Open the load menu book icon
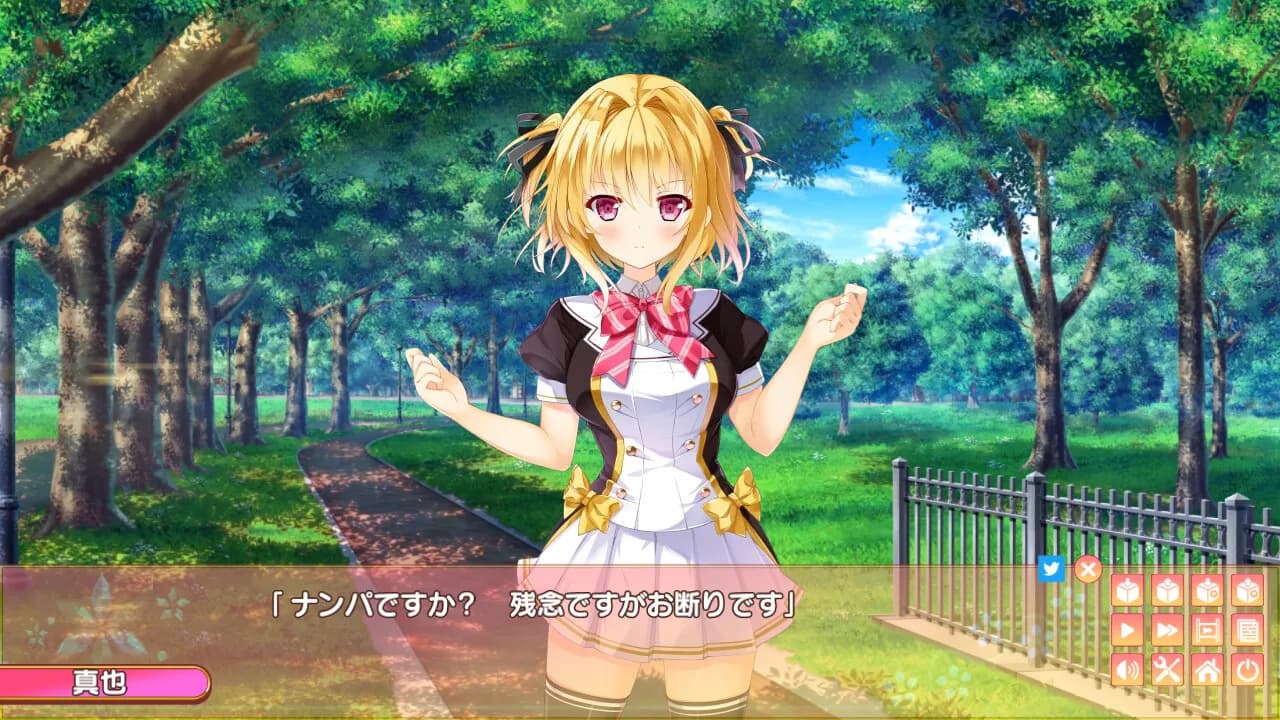 pos(1247,590)
